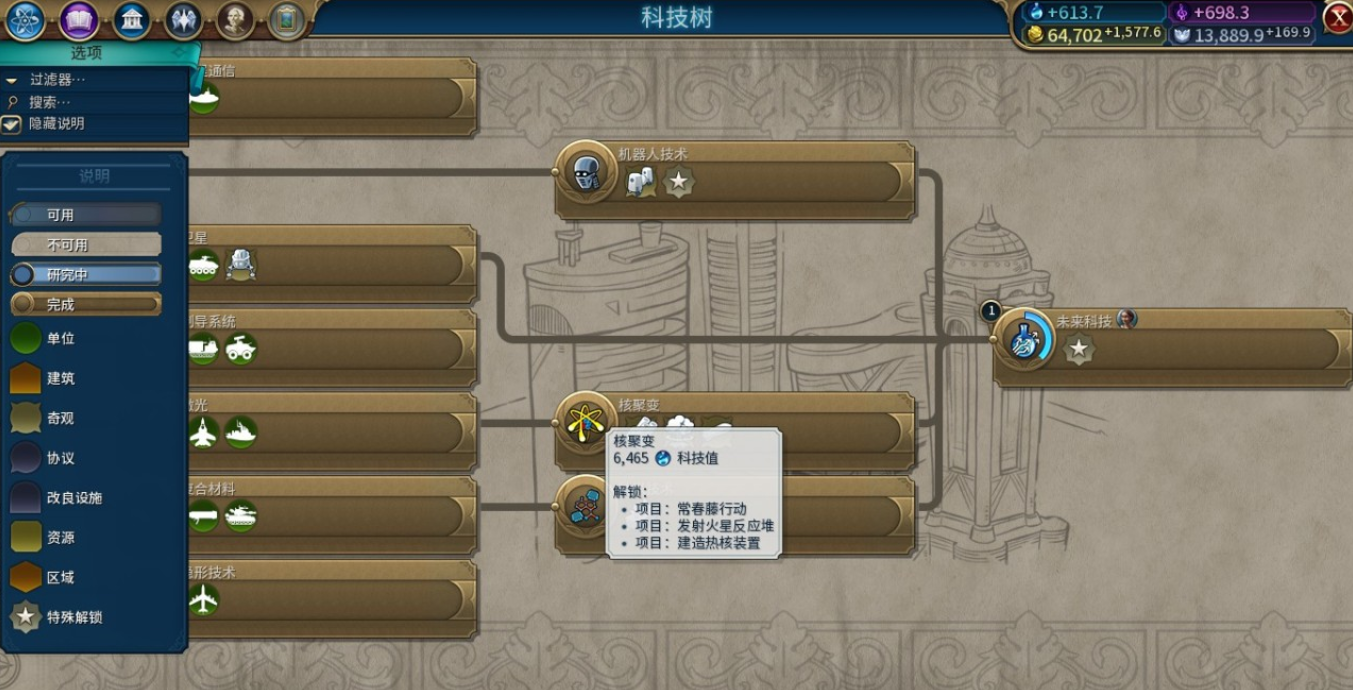This screenshot has width=1353, height=690.
Task: Choose the 激光 lasers tech node
Action: (330, 431)
